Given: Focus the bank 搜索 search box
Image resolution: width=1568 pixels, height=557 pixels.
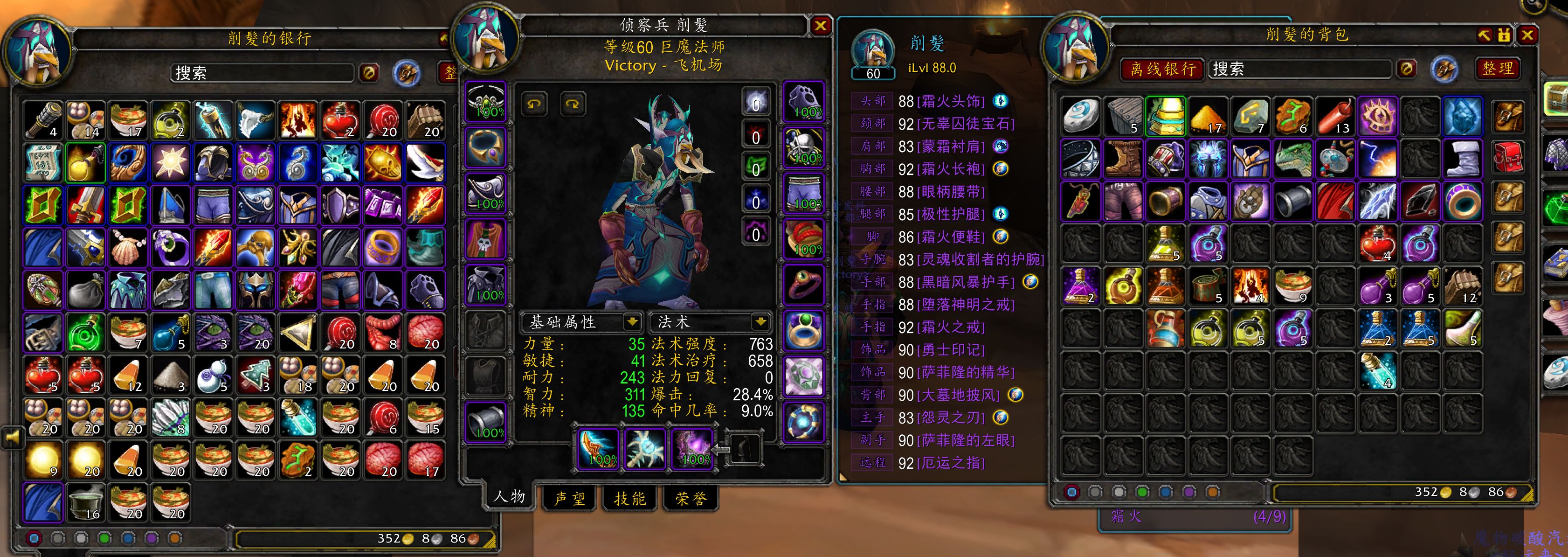Looking at the screenshot, I should tap(262, 74).
